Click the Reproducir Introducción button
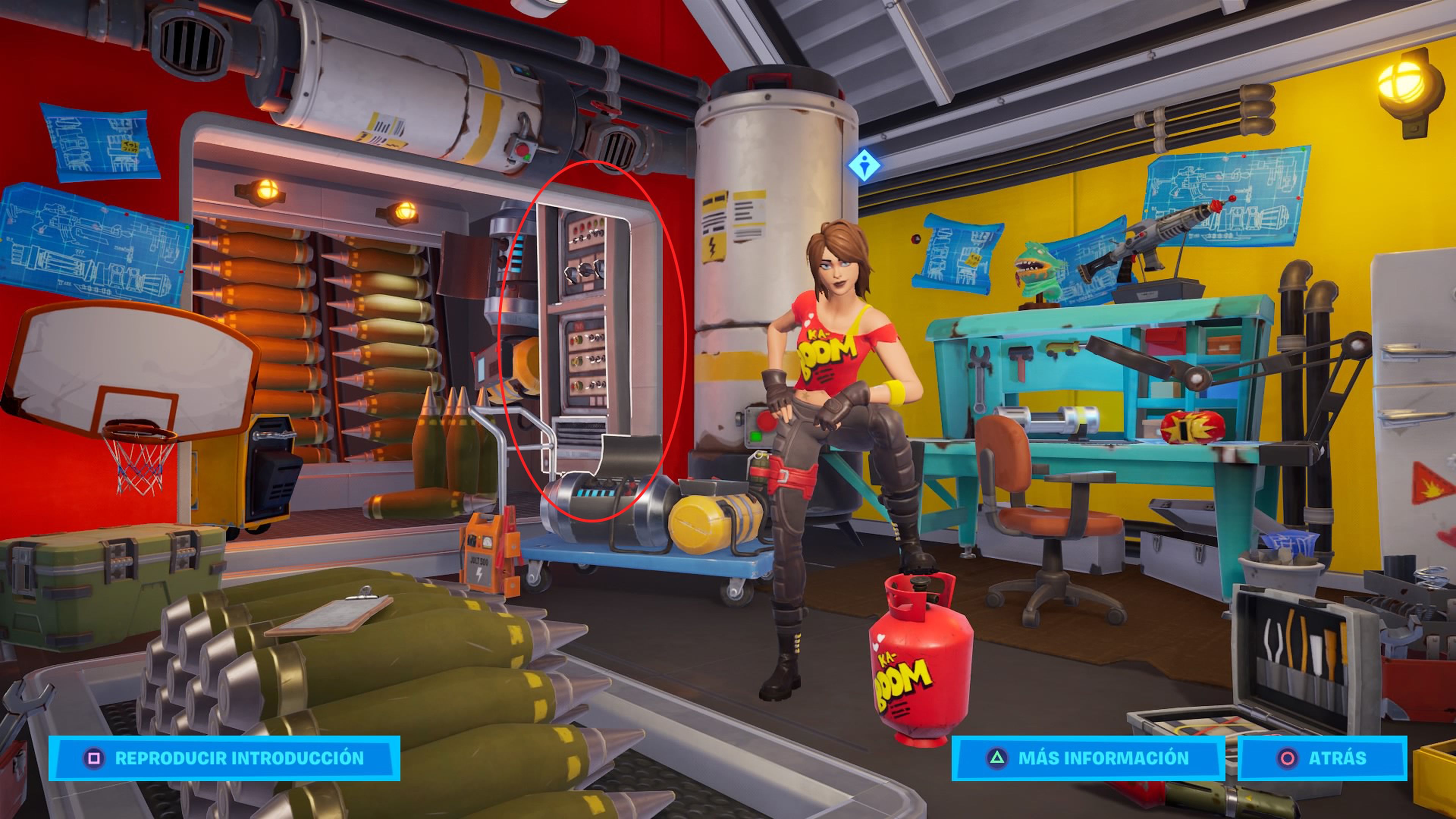 (224, 758)
